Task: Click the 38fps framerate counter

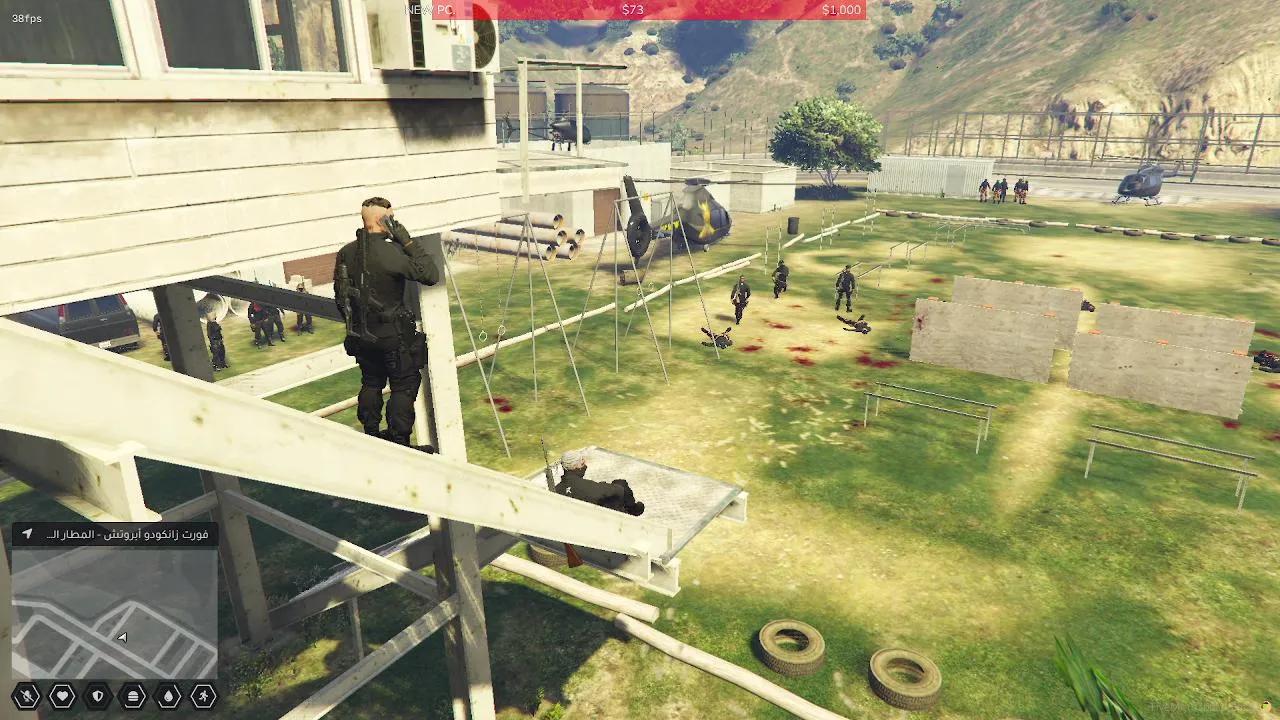Action: tap(27, 17)
